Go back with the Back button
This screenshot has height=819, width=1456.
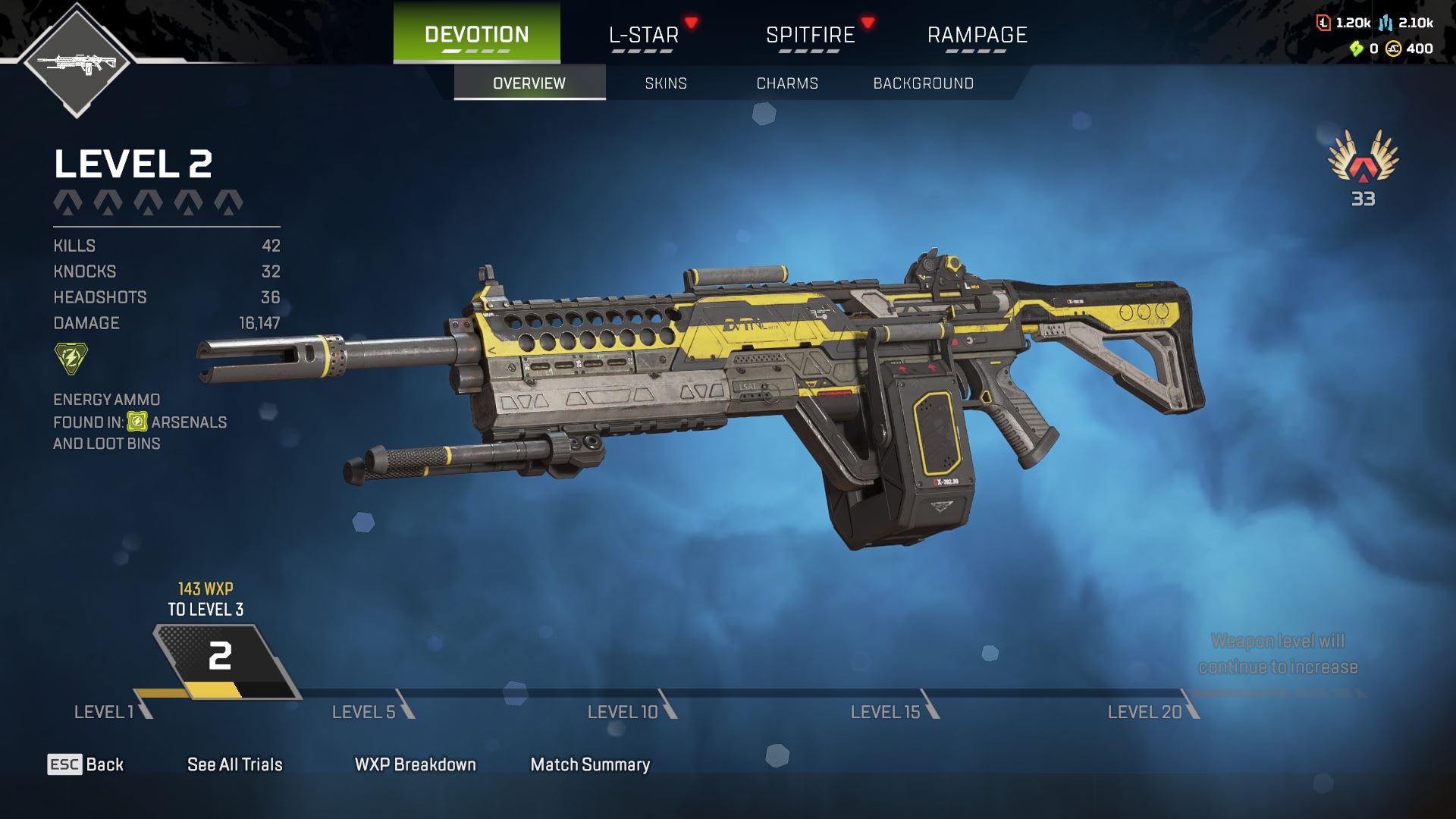coord(86,764)
